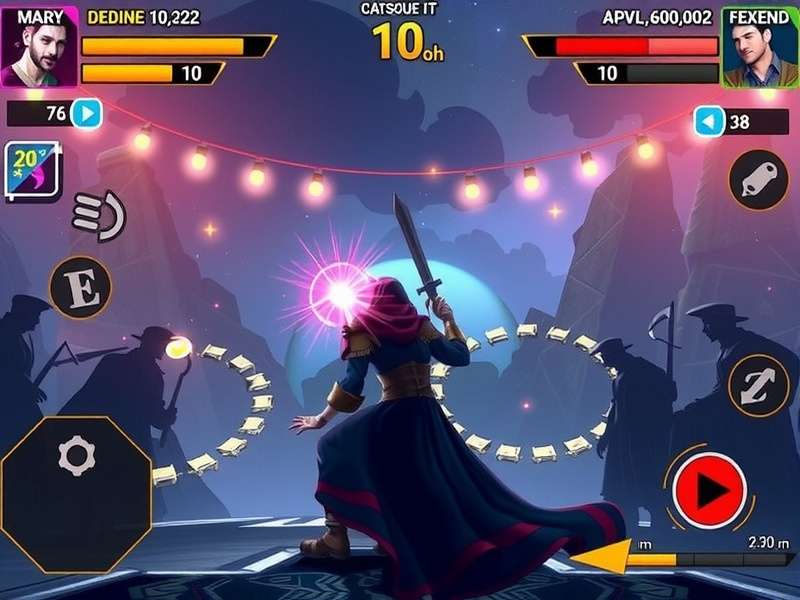Activate the round Z arrow skill button
Image resolution: width=800 pixels, height=600 pixels.
click(758, 385)
